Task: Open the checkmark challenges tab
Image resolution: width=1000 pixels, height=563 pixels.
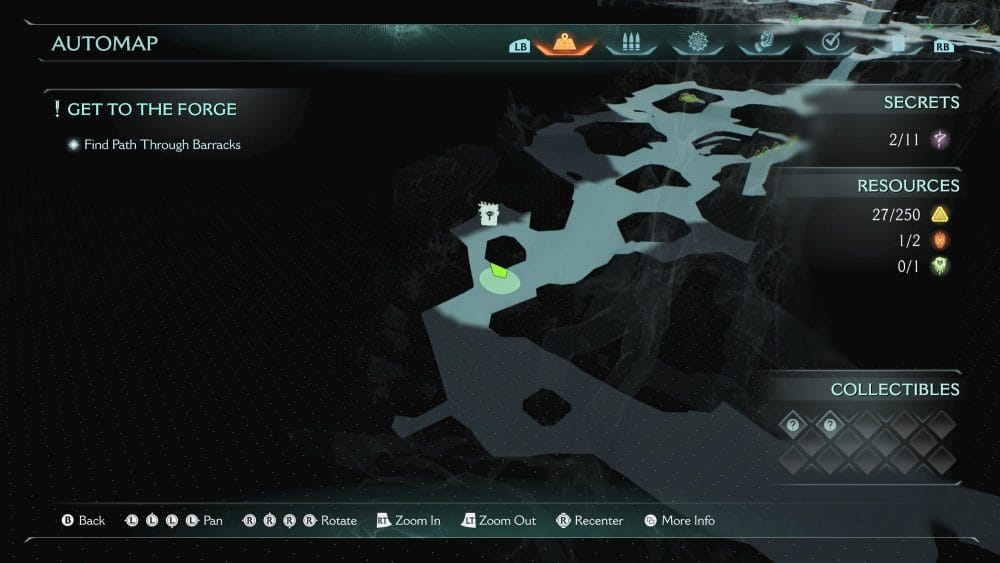Action: (x=830, y=43)
